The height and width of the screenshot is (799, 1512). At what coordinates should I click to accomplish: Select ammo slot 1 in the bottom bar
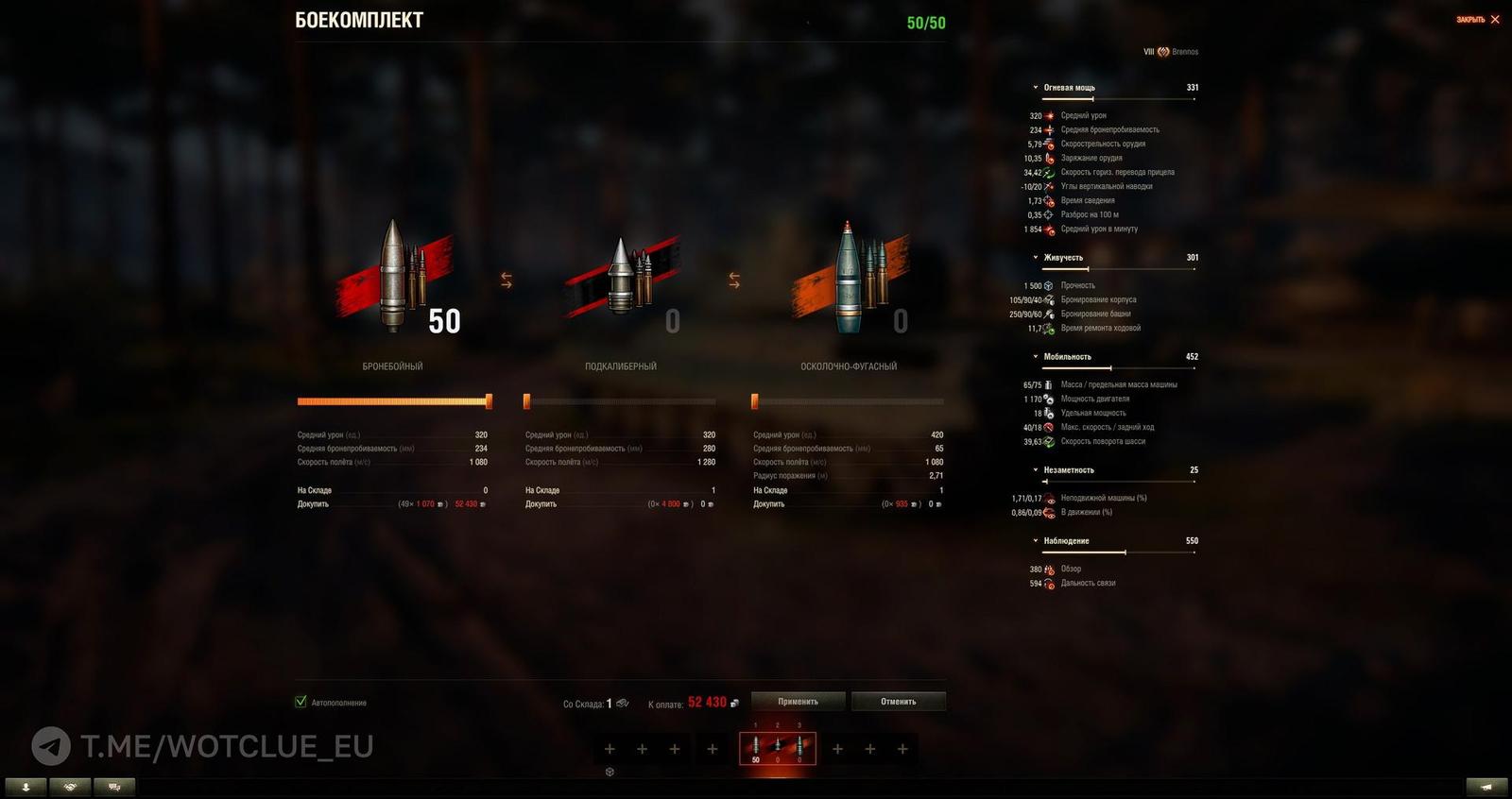pyautogui.click(x=755, y=748)
